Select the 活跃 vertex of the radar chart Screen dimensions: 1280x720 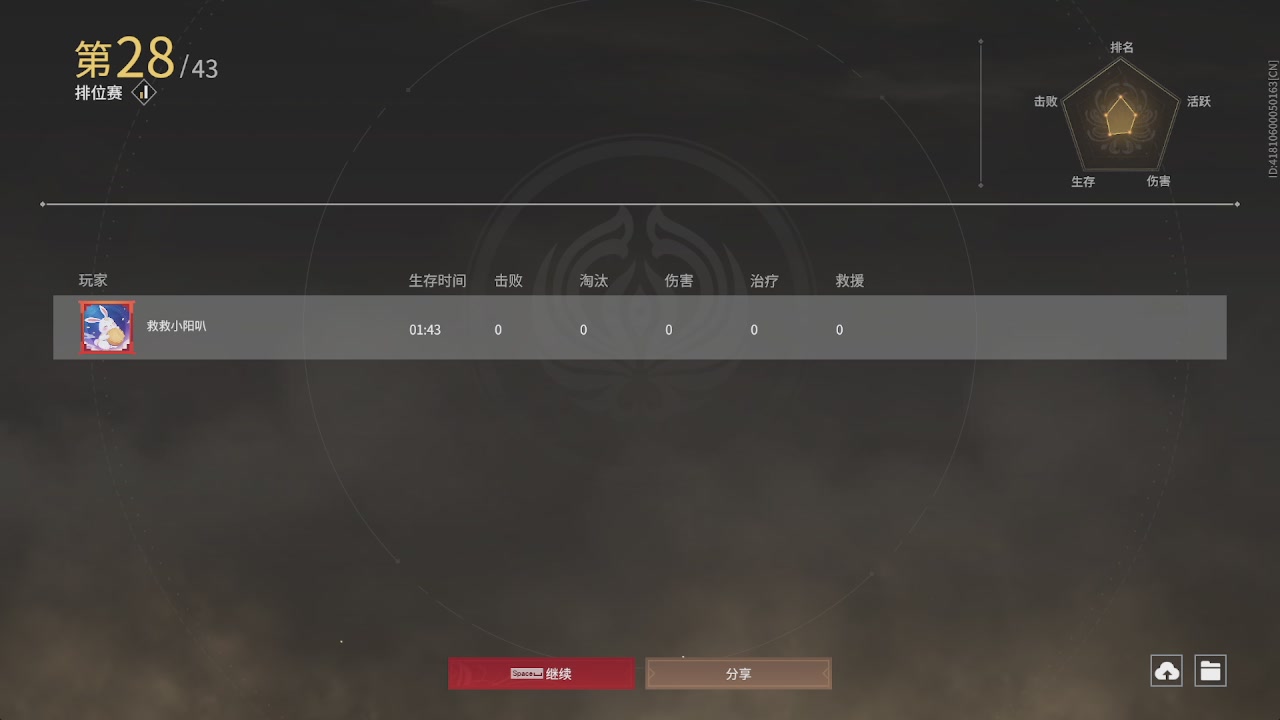click(x=1199, y=101)
